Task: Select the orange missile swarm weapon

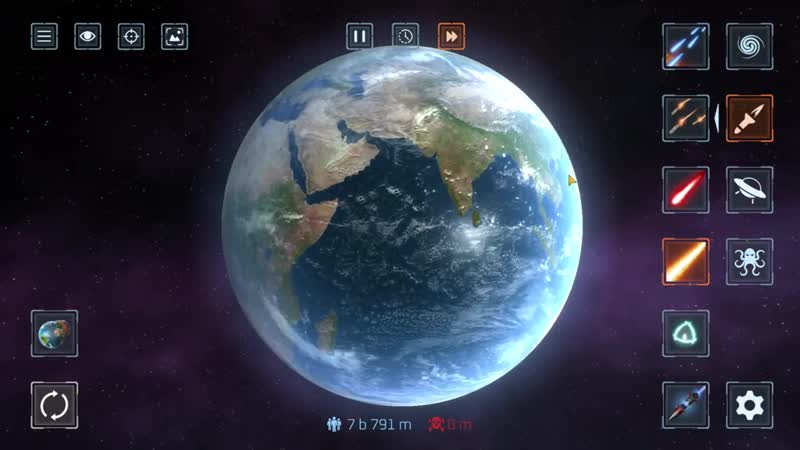Action: (x=686, y=118)
